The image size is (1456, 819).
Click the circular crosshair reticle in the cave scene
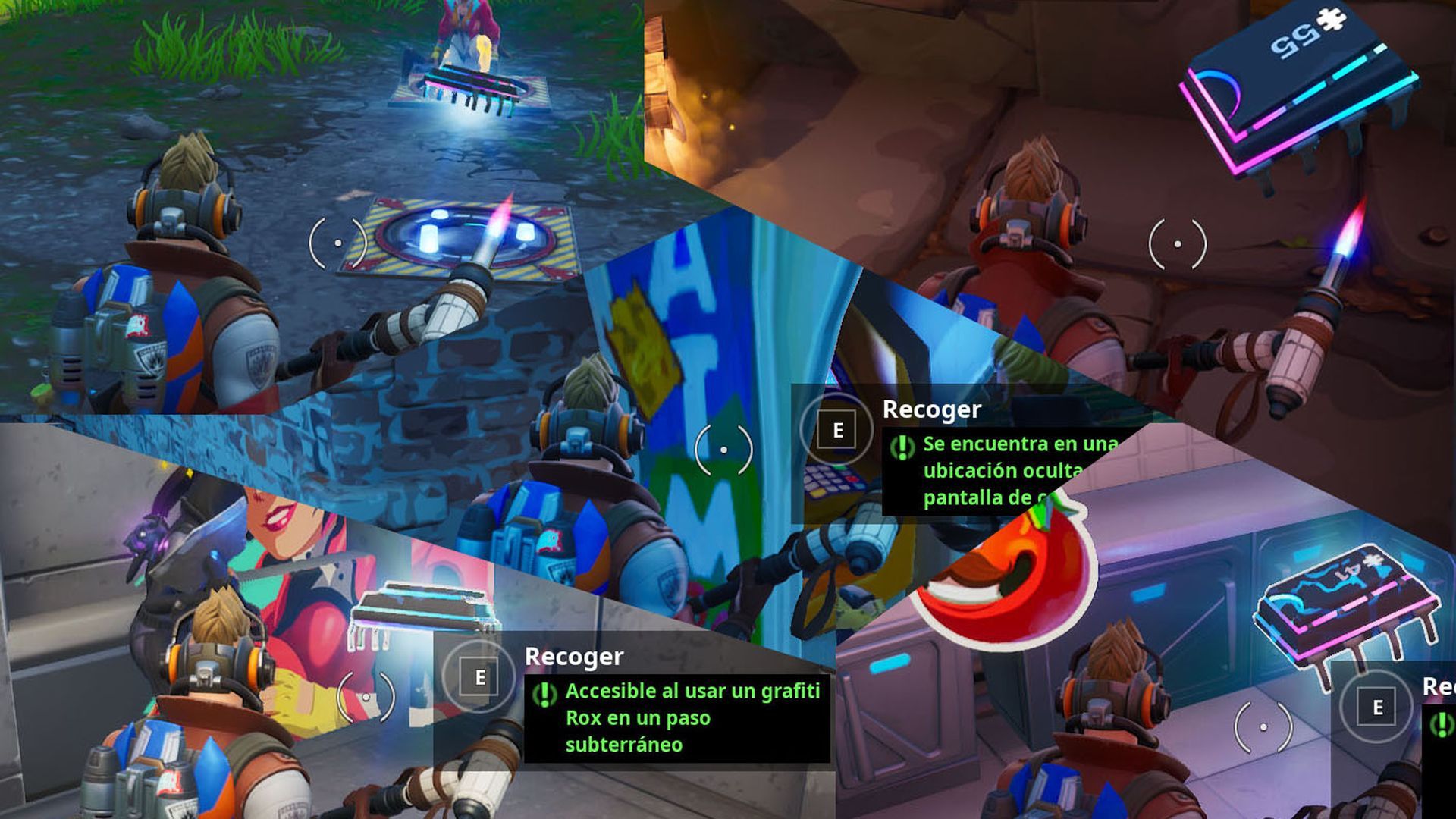[x=1176, y=243]
